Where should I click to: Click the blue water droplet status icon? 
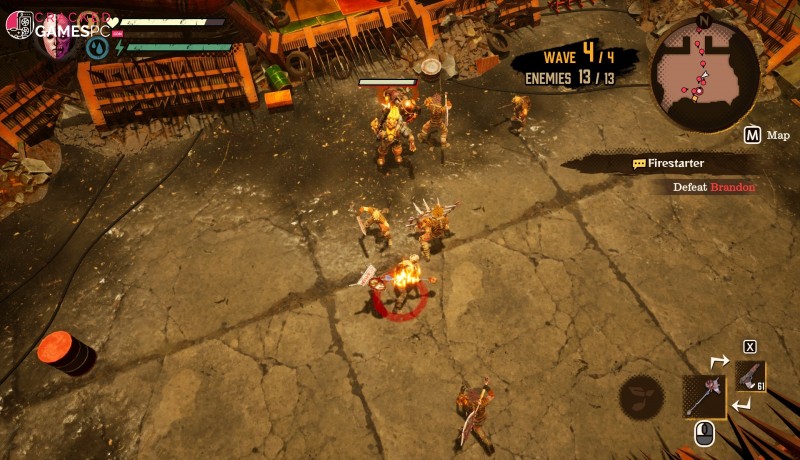pyautogui.click(x=98, y=47)
